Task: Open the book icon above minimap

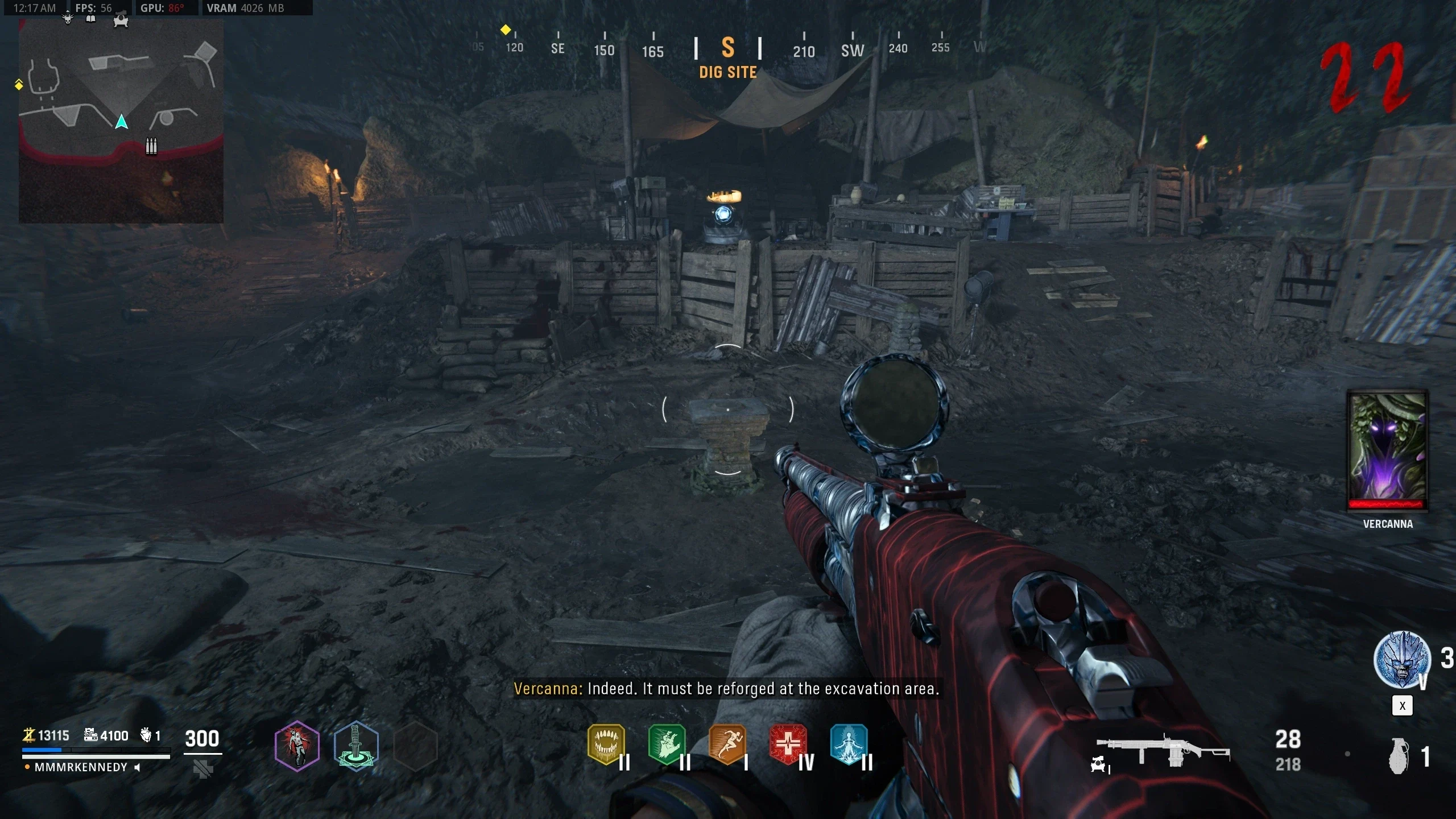Action: pos(90,19)
